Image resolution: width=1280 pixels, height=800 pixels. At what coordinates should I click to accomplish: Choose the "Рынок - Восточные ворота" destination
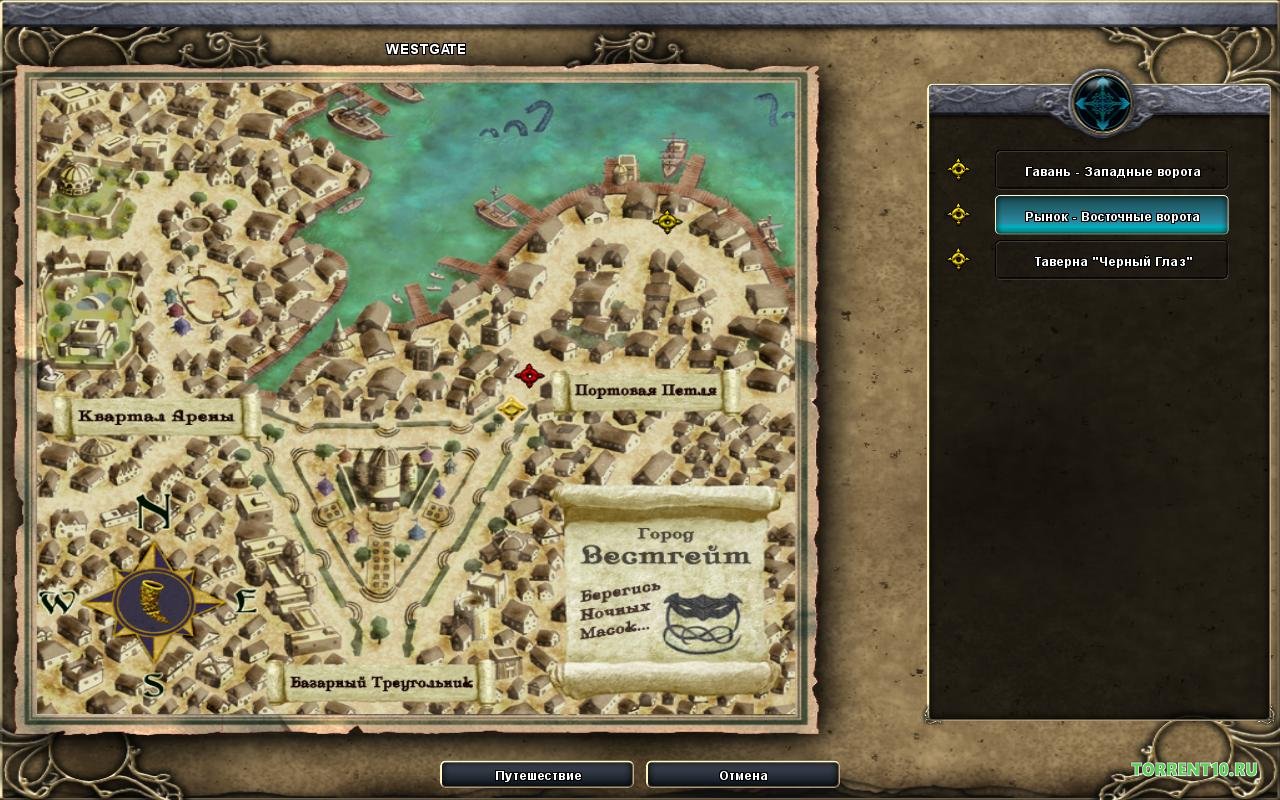[x=1111, y=216]
